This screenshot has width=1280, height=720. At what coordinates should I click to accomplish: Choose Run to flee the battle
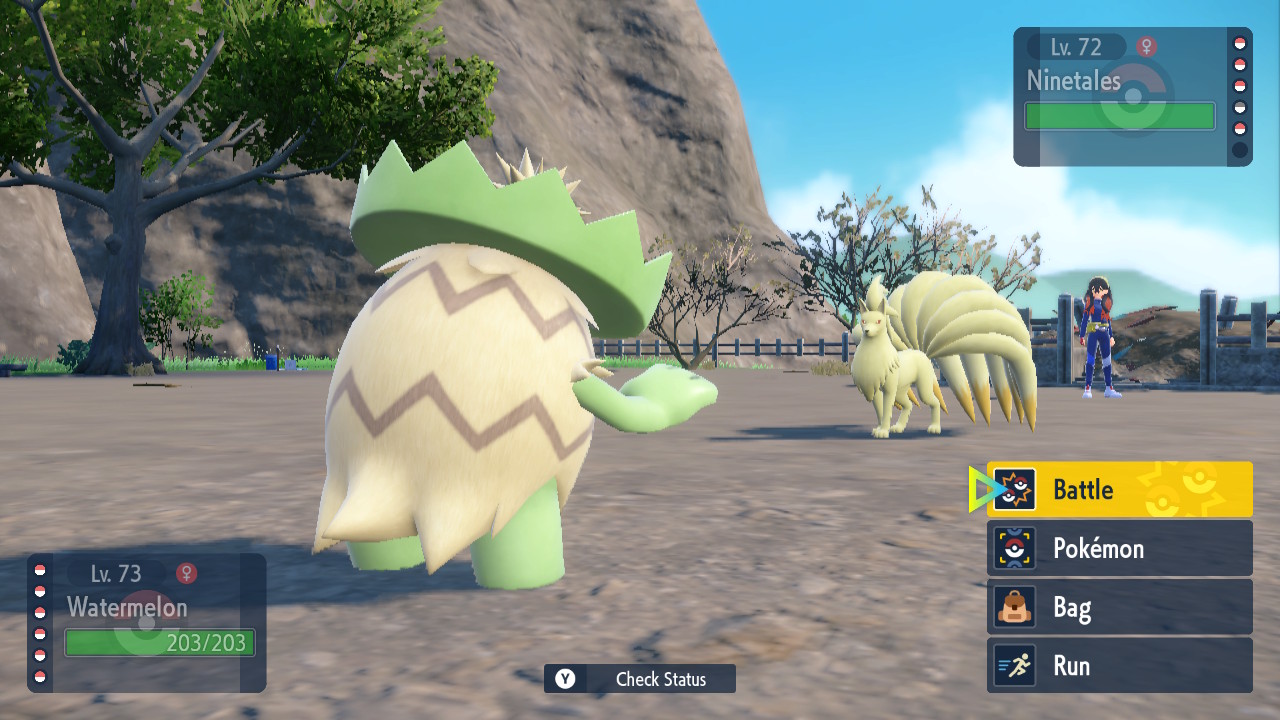click(1119, 666)
